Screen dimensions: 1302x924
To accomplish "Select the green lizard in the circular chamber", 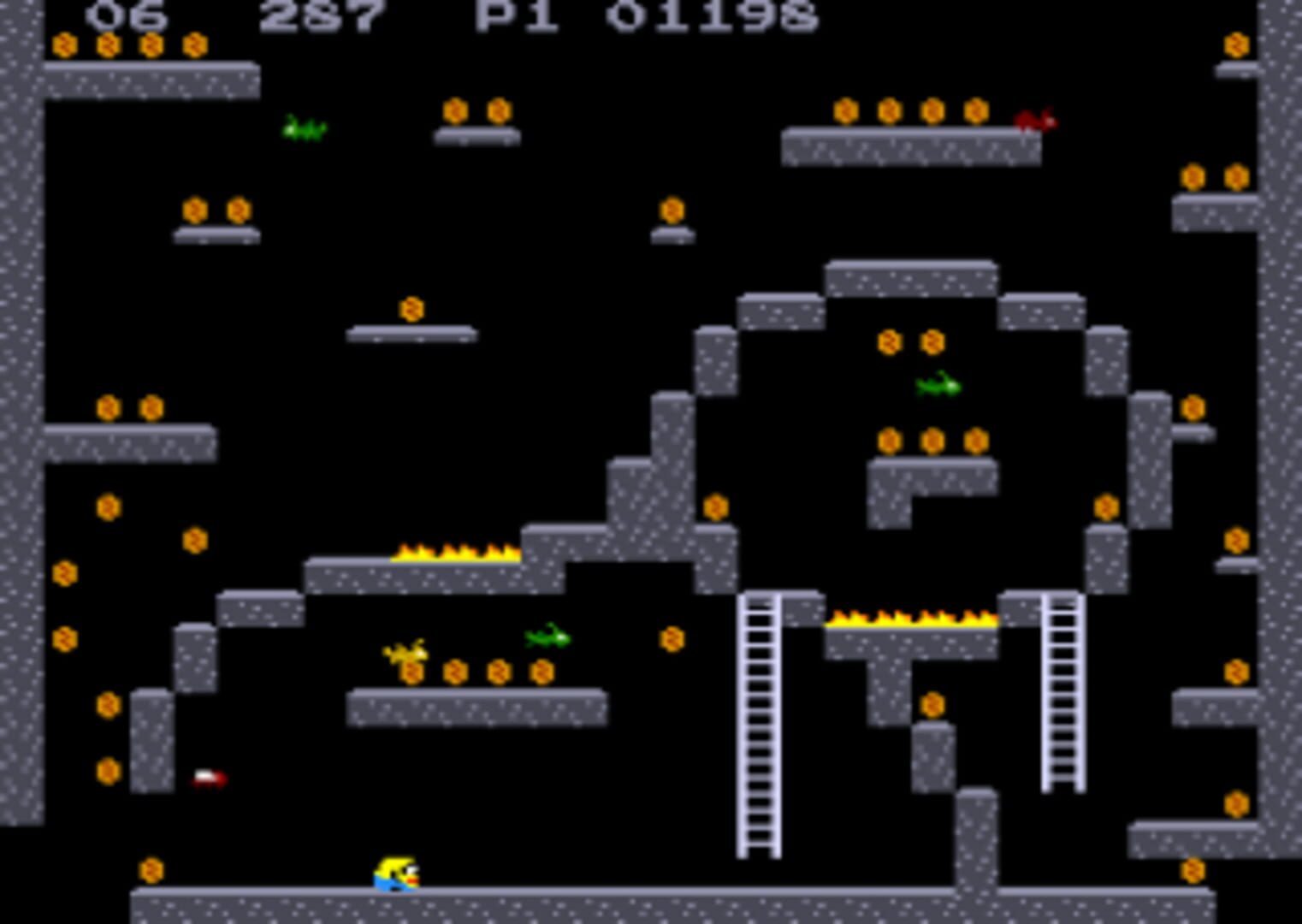I will [x=938, y=387].
